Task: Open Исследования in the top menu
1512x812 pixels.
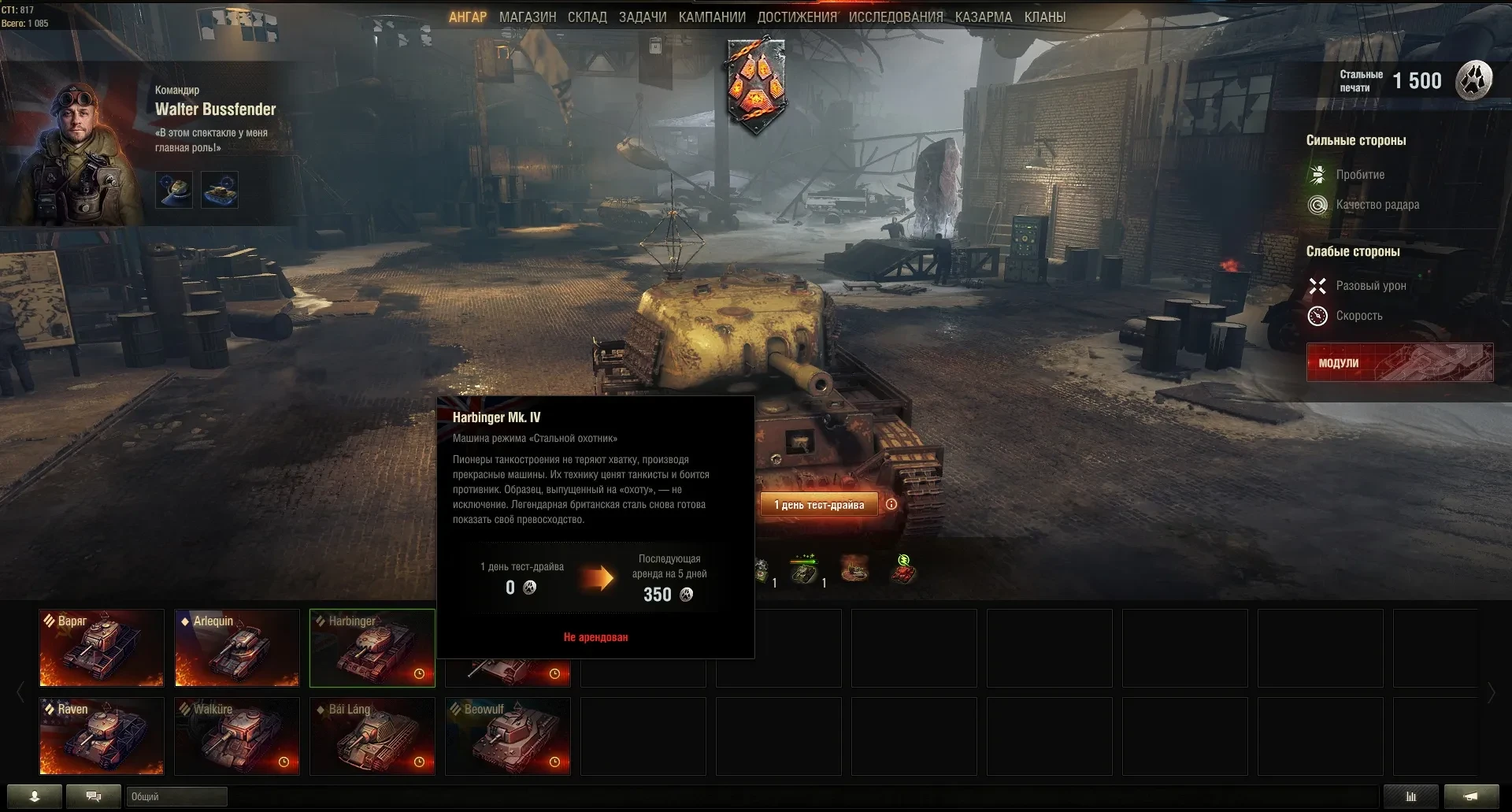Action: (x=895, y=17)
